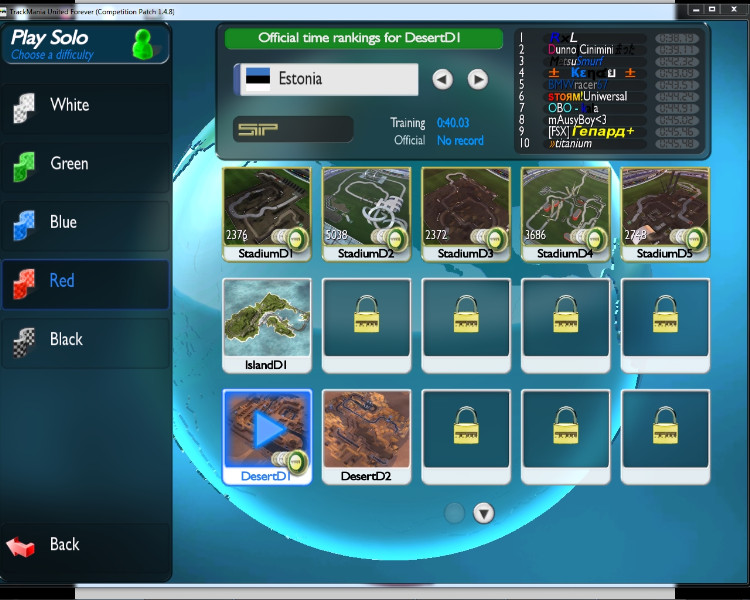The height and width of the screenshot is (600, 750).
Task: Pick the StadiumD4 track
Action: [566, 208]
